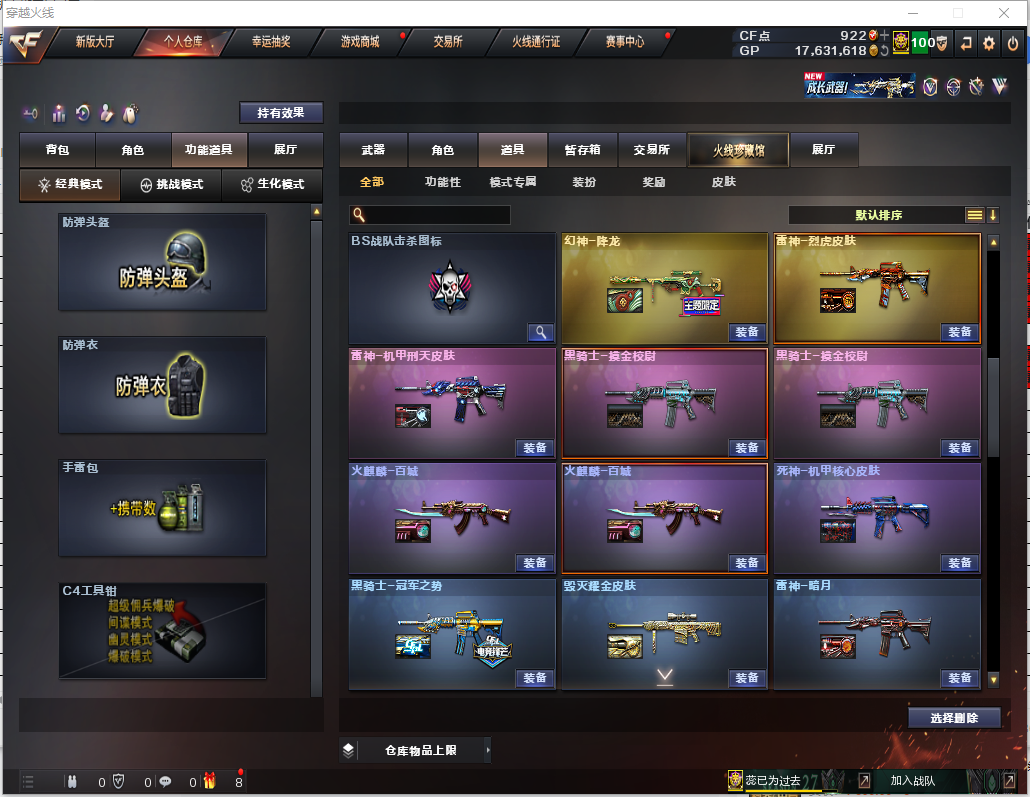Viewport: 1030px width, 797px height.
Task: Open the 赛事中心 tournament center
Action: pos(625,42)
